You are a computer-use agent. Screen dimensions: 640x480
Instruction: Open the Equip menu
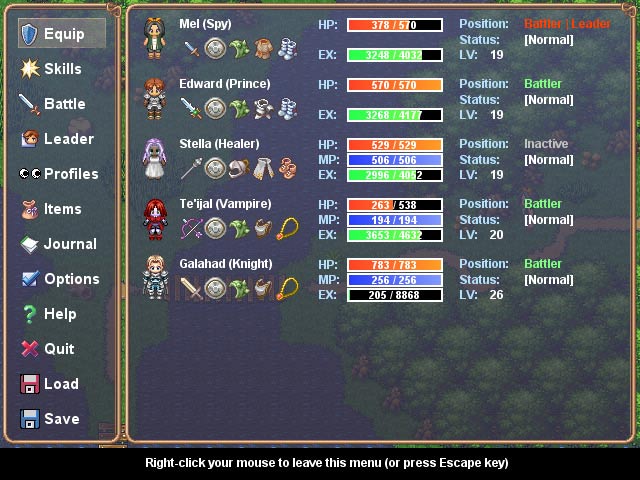(62, 34)
